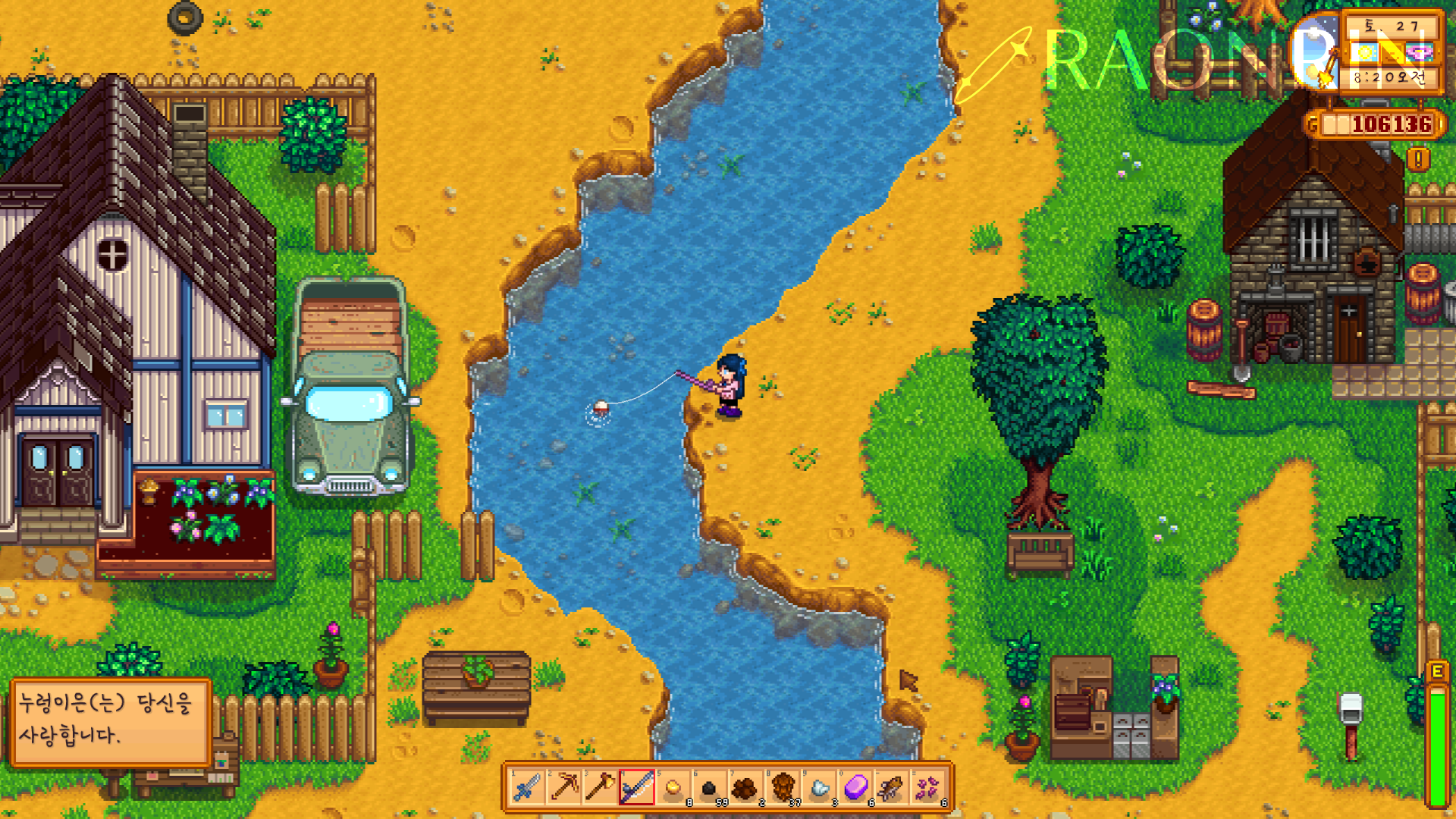Select the golden orb item stack of 8

tap(673, 788)
